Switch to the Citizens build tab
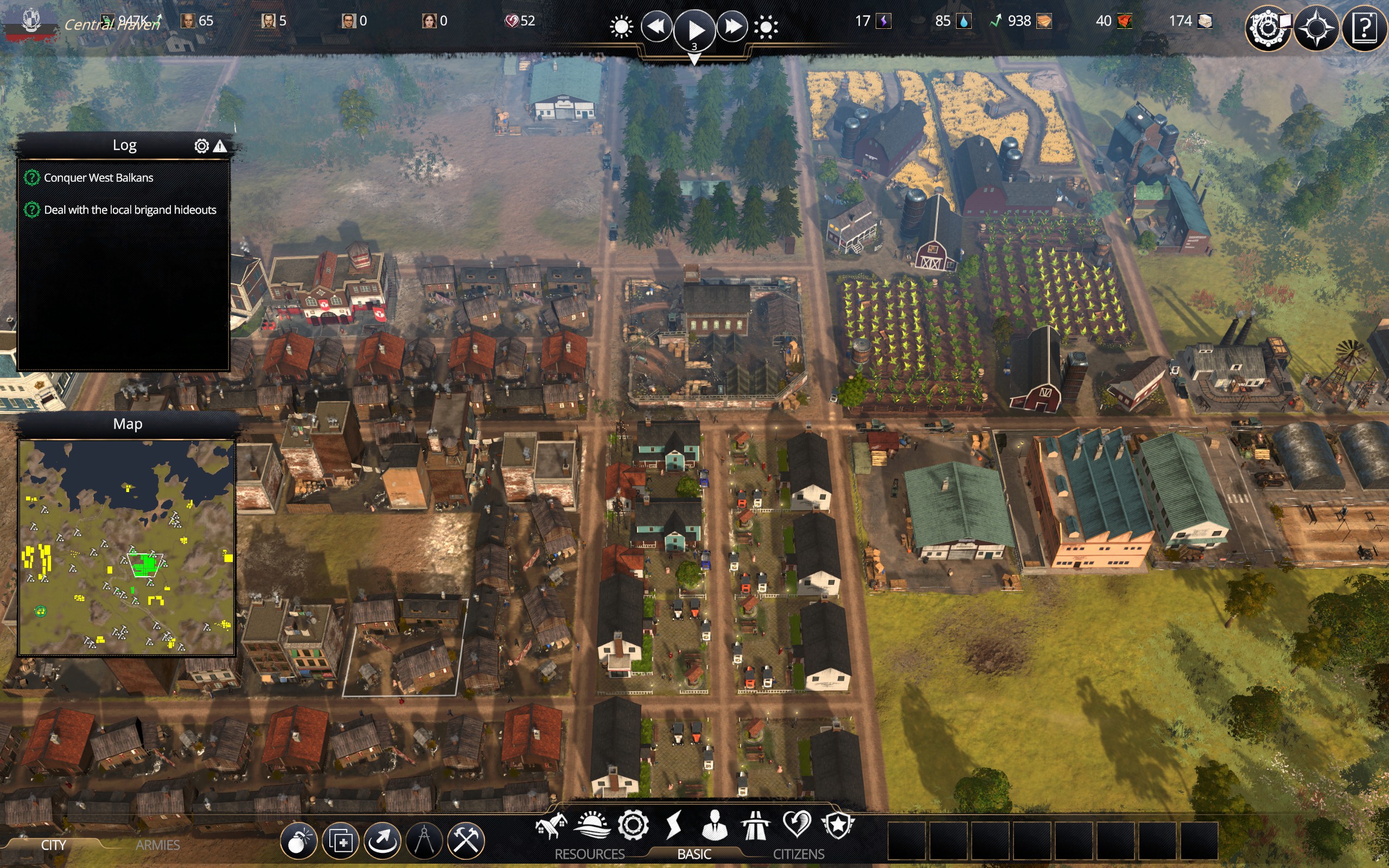The height and width of the screenshot is (868, 1389). click(798, 854)
